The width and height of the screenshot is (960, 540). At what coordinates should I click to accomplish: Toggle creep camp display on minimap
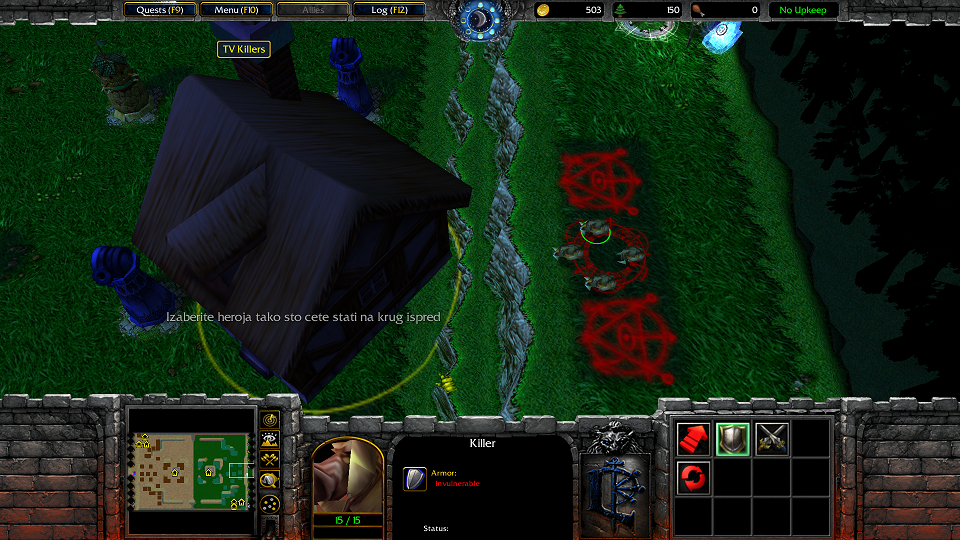[270, 481]
